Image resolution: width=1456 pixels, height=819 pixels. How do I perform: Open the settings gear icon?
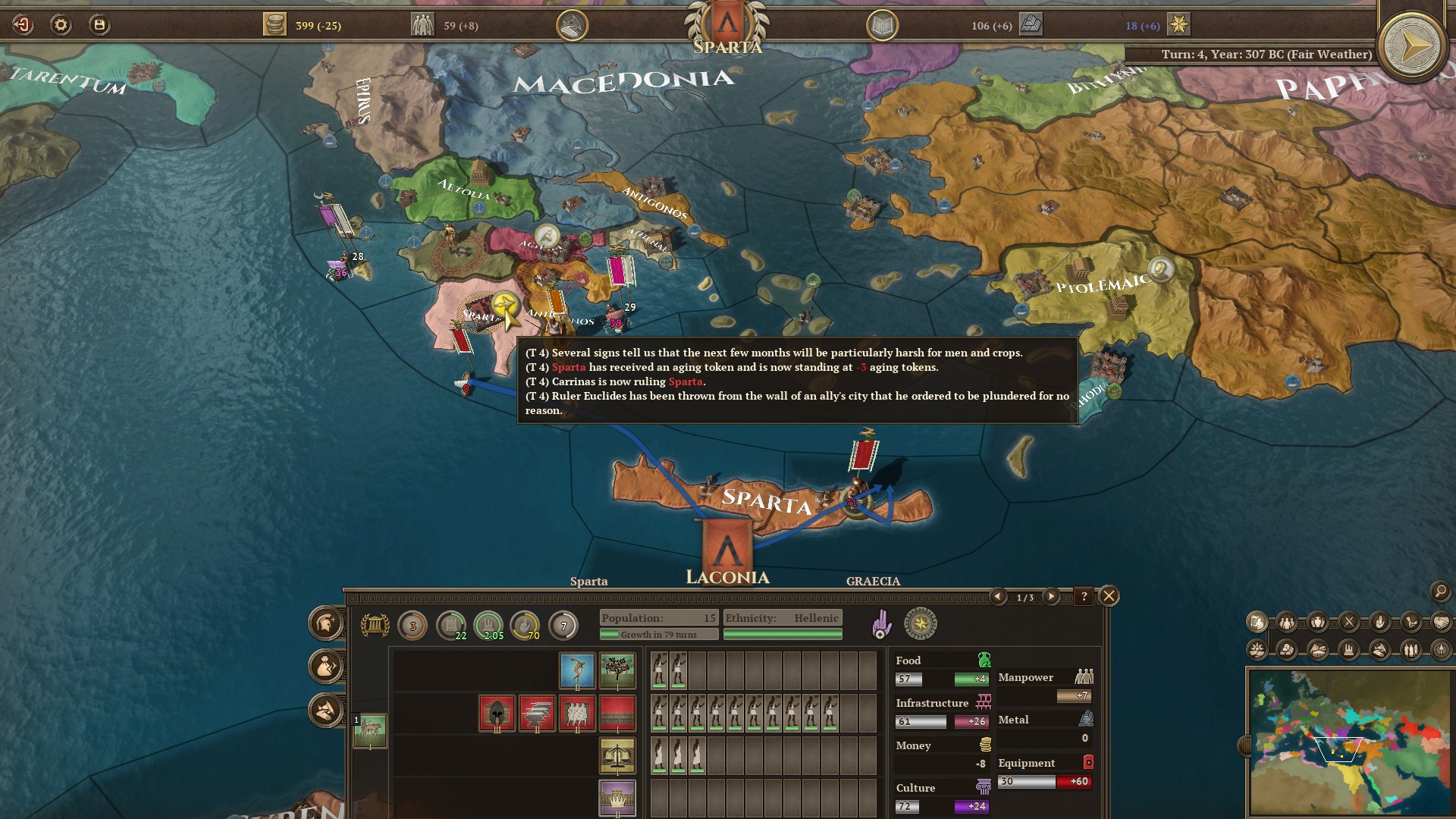[x=62, y=23]
